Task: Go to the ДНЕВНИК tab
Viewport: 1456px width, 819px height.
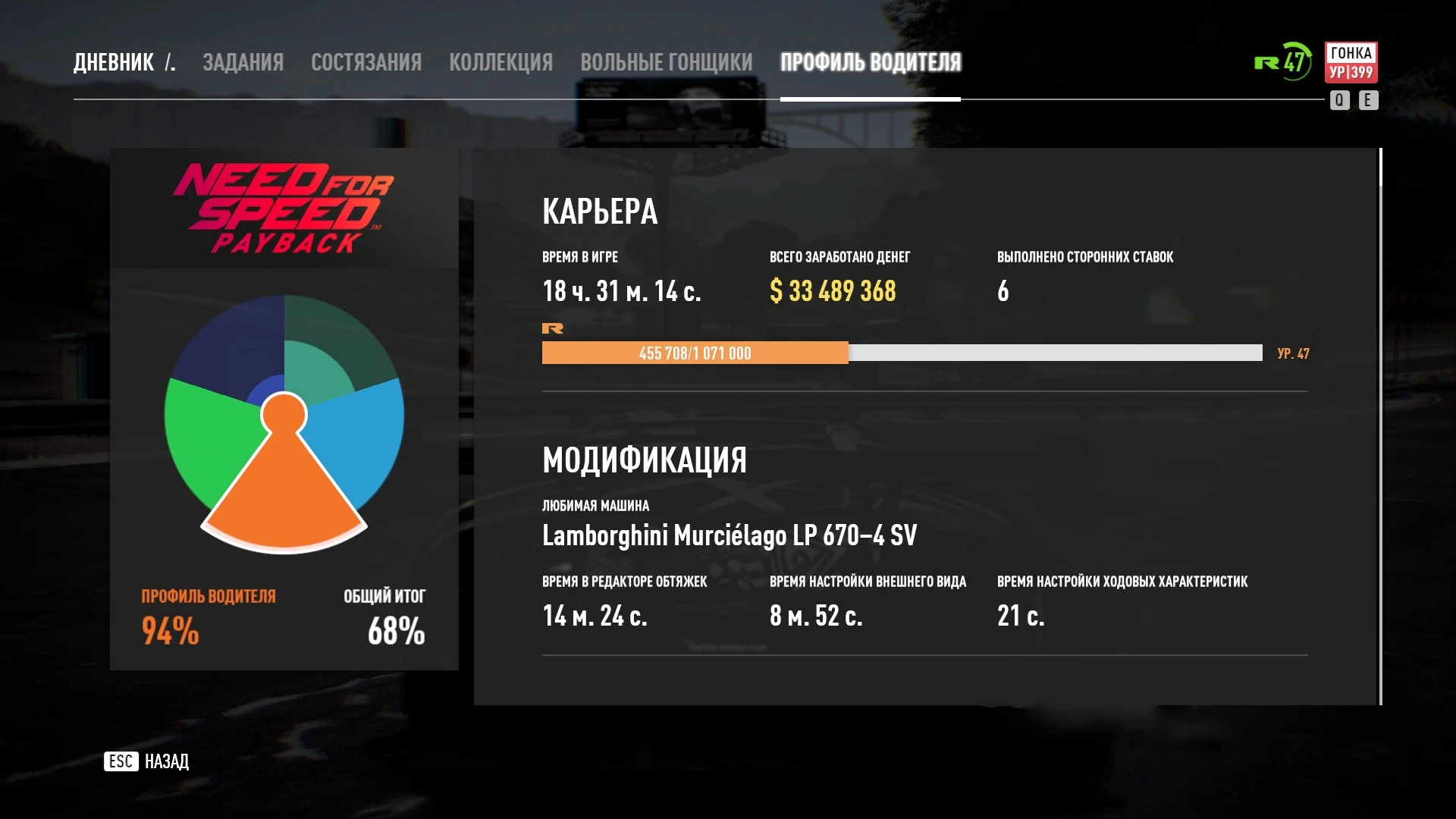Action: [112, 62]
